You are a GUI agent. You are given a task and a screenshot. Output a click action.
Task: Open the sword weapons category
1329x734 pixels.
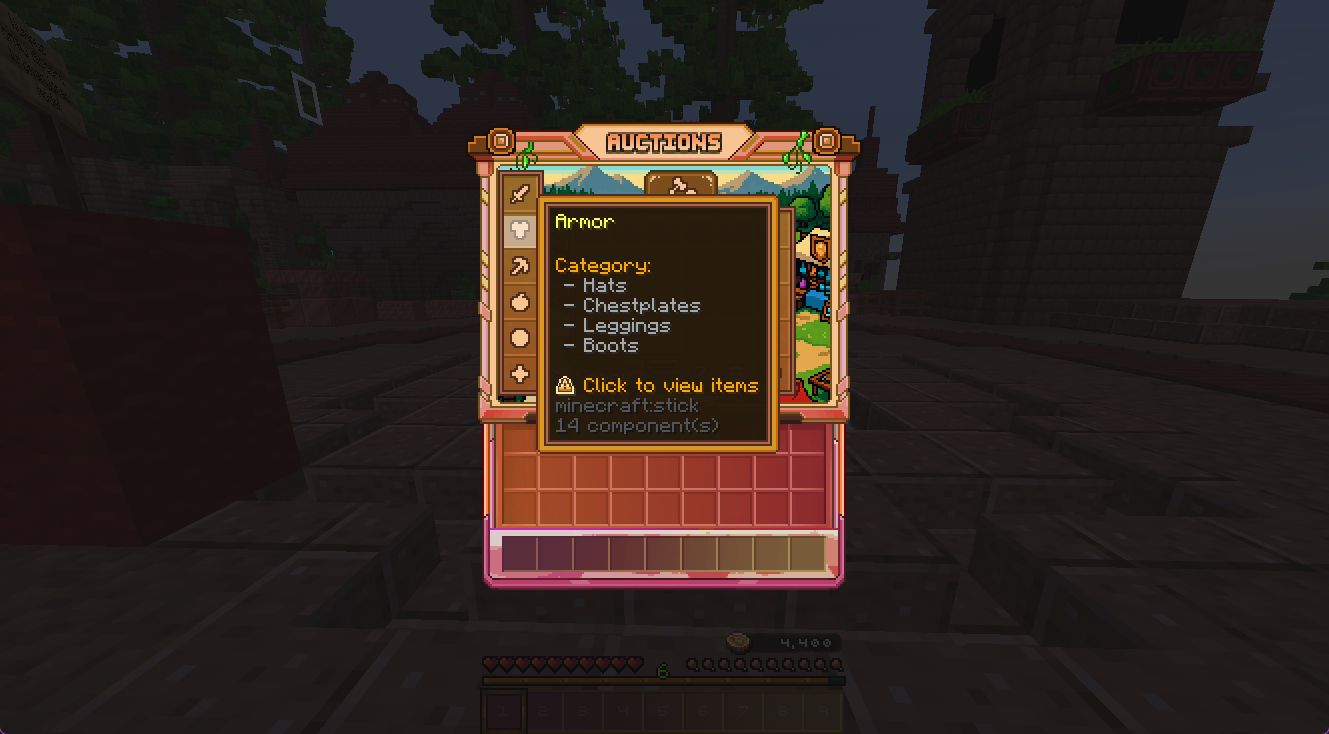click(519, 193)
